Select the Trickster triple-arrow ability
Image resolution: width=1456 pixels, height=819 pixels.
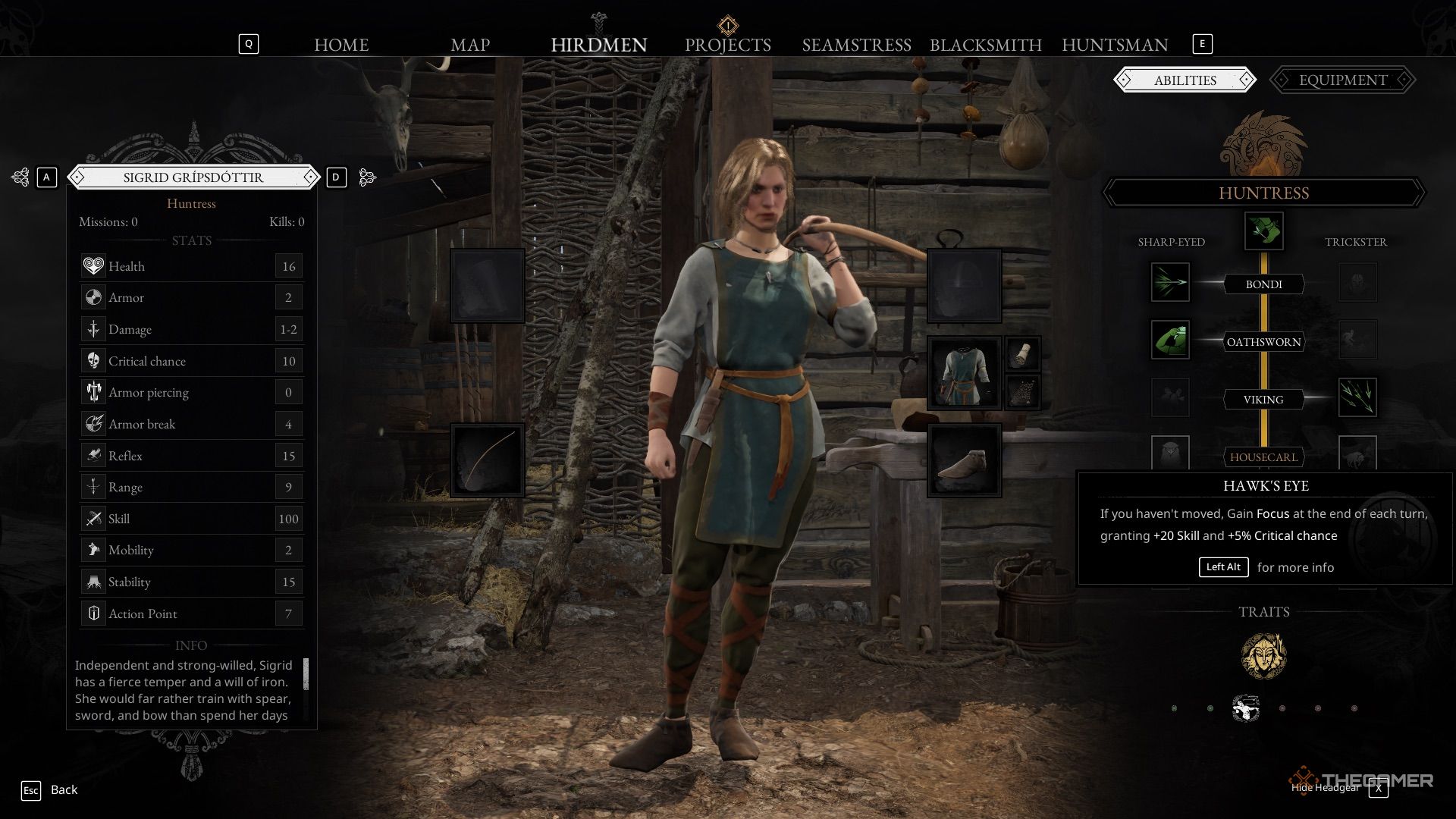tap(1357, 397)
